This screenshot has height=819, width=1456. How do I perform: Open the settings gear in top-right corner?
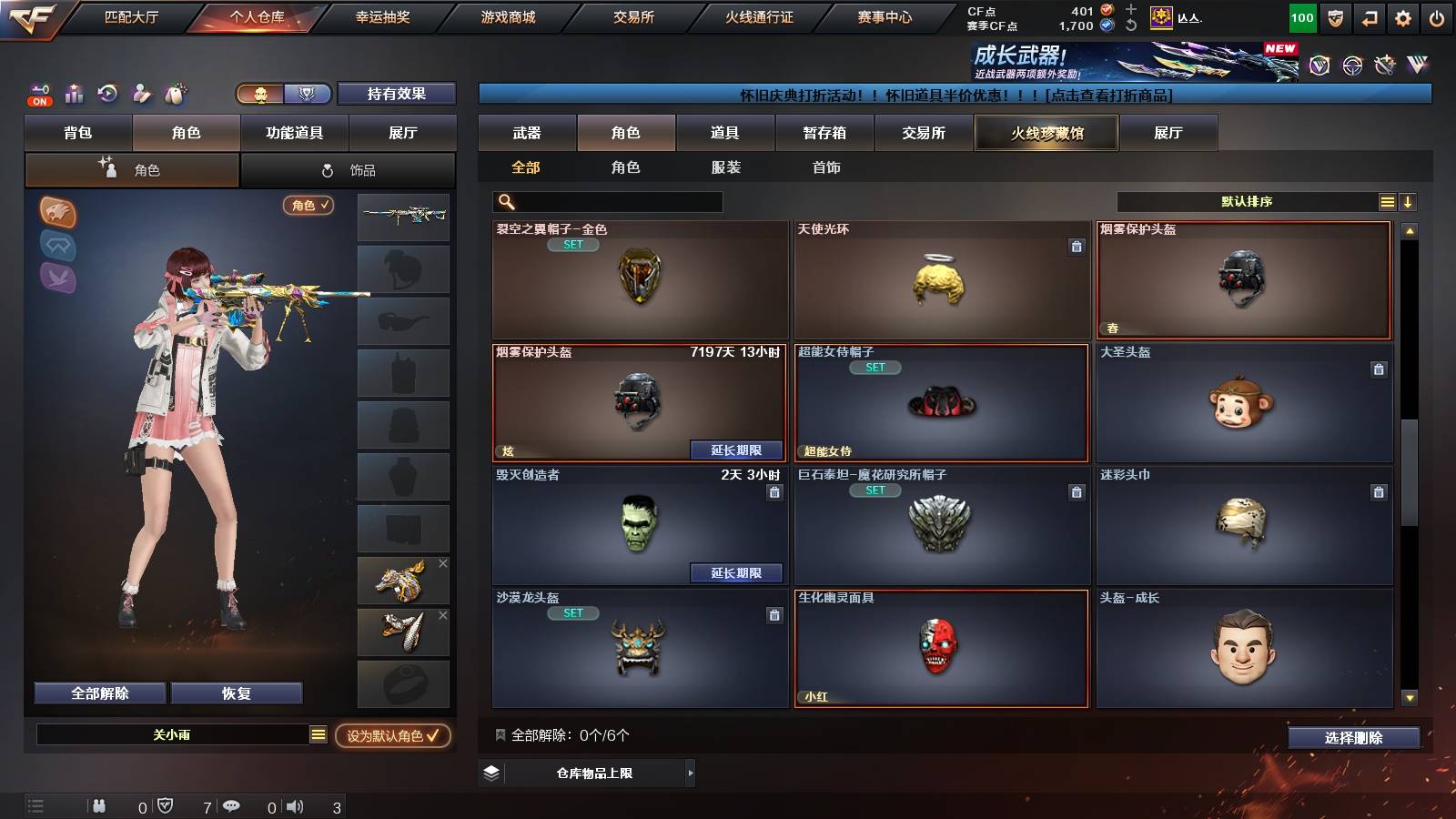[x=1402, y=16]
